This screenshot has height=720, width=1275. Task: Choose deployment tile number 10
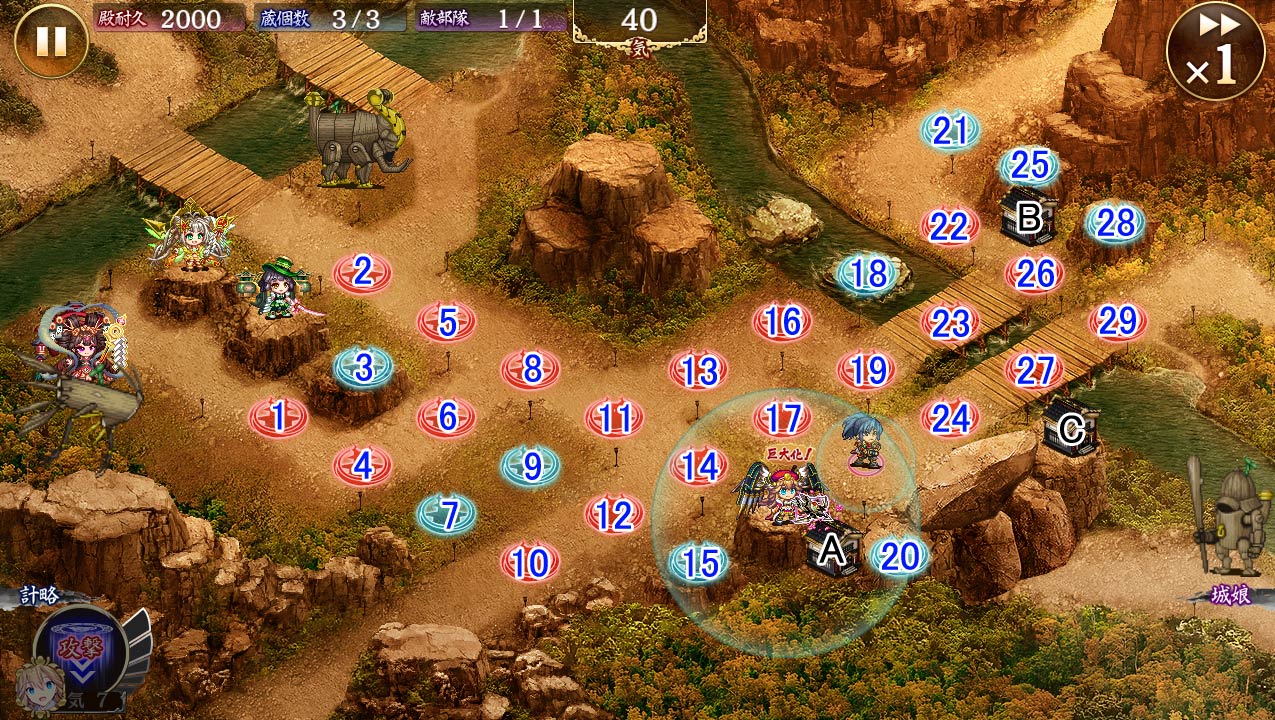click(x=530, y=563)
